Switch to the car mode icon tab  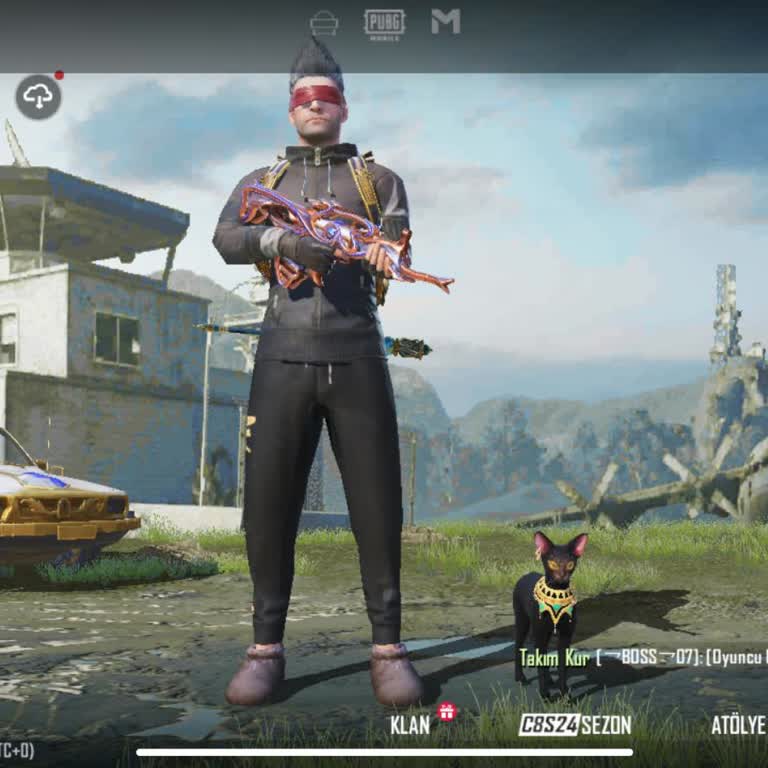pos(324,22)
